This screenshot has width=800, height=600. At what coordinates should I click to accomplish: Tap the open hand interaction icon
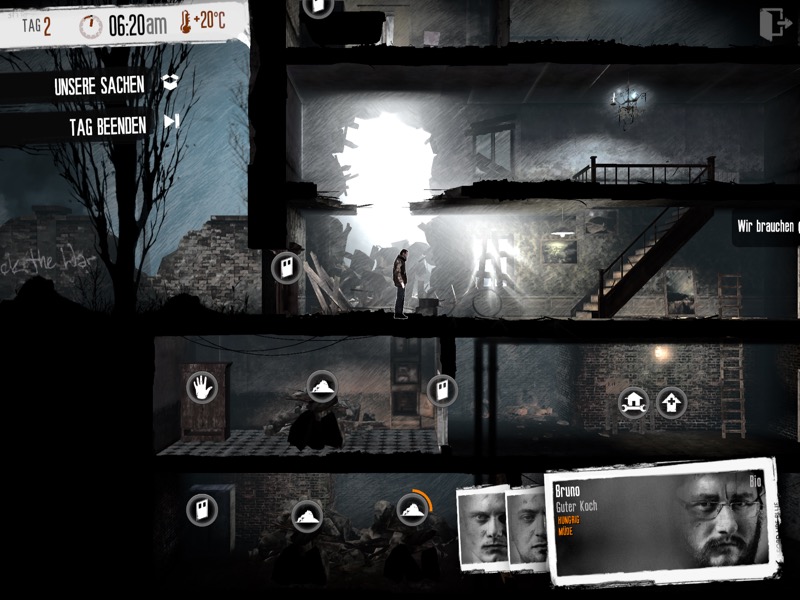click(x=202, y=387)
